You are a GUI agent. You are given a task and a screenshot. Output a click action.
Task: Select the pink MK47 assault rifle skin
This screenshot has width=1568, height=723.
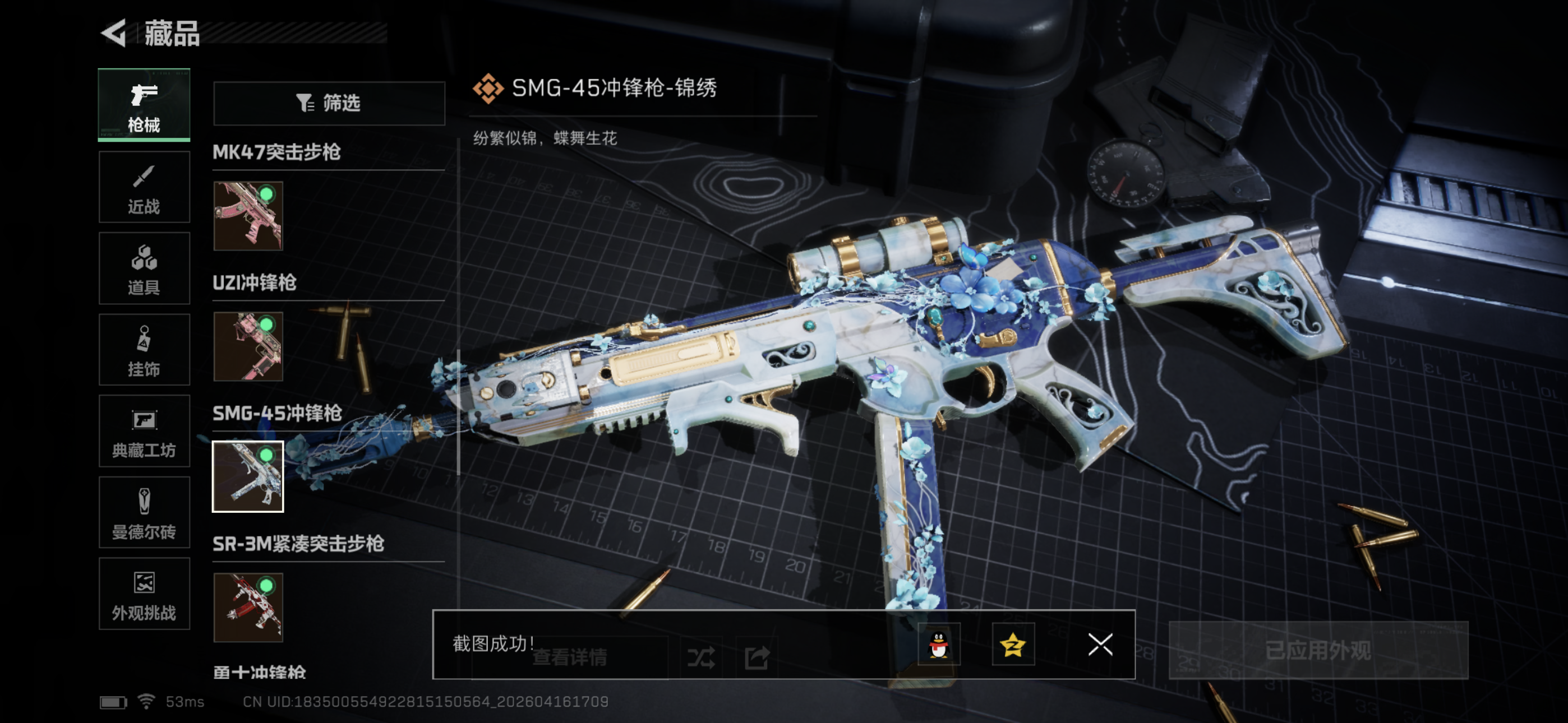(248, 215)
